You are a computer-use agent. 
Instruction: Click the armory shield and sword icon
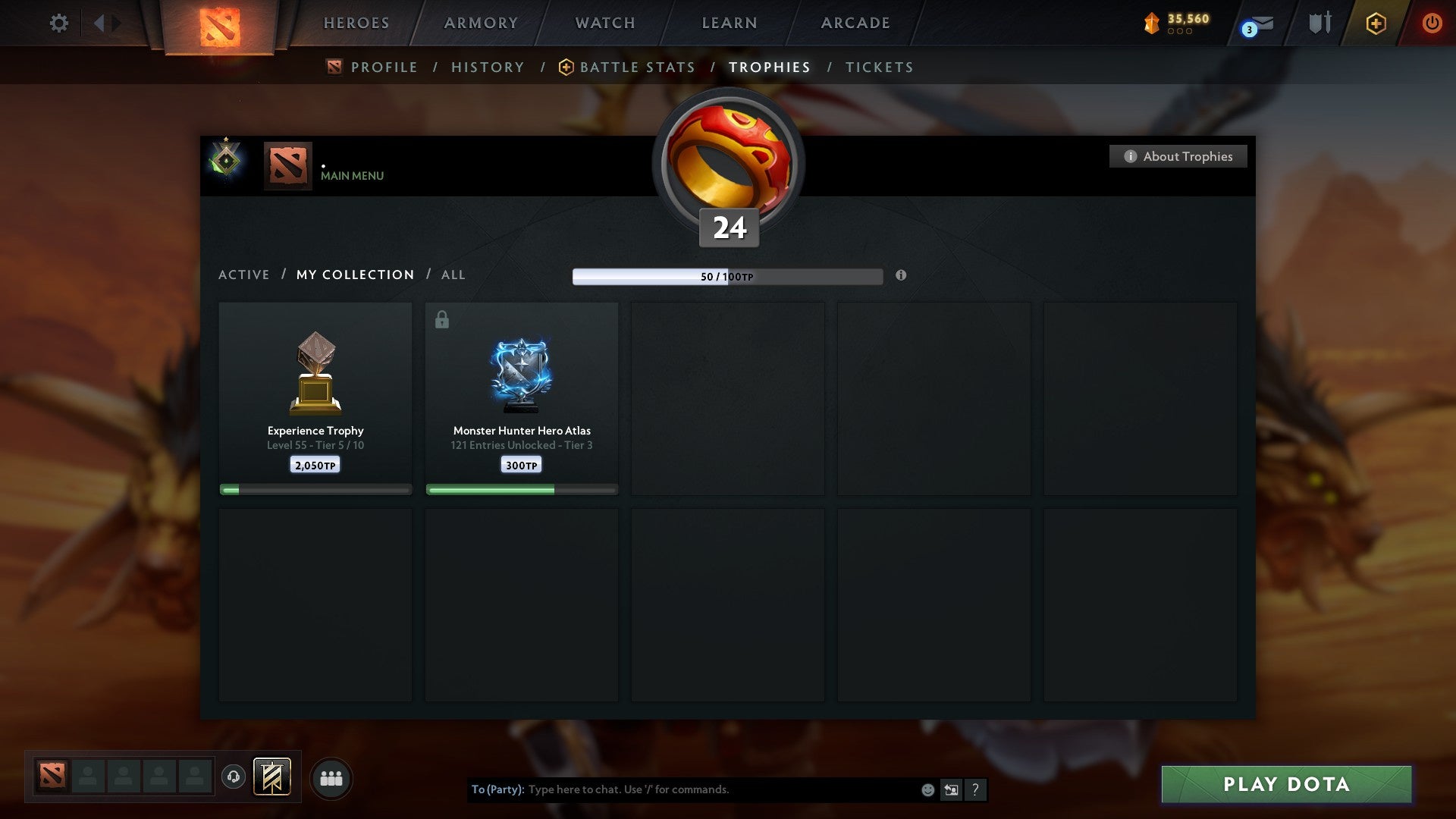[1319, 23]
